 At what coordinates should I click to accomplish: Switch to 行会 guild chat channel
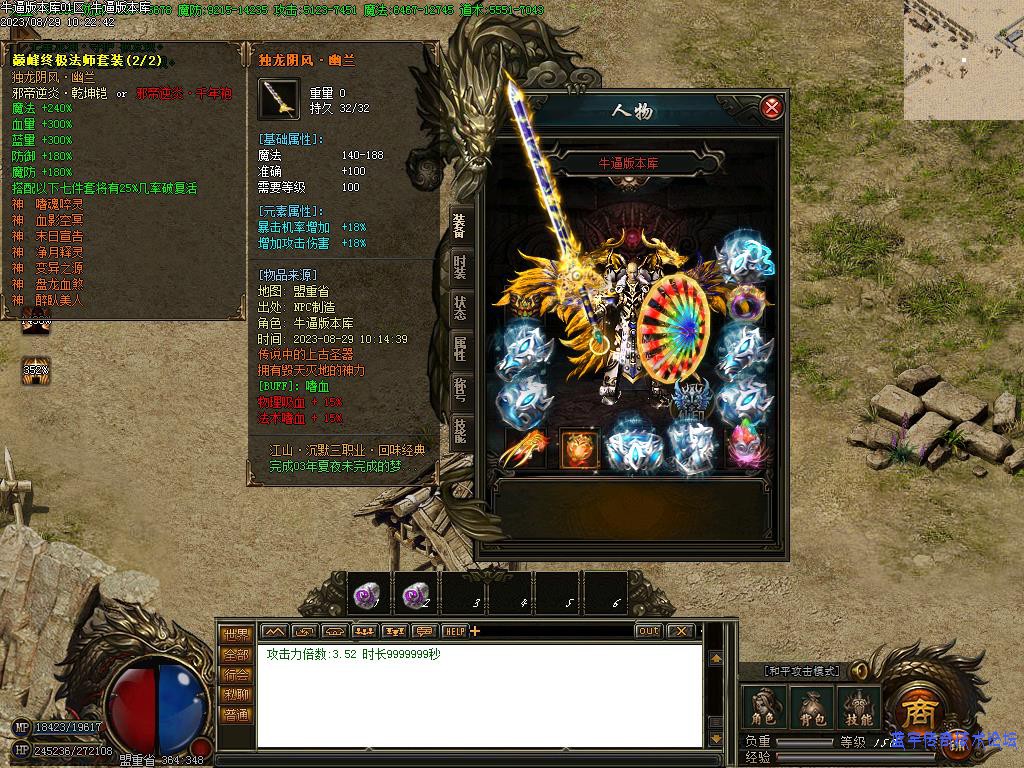236,674
